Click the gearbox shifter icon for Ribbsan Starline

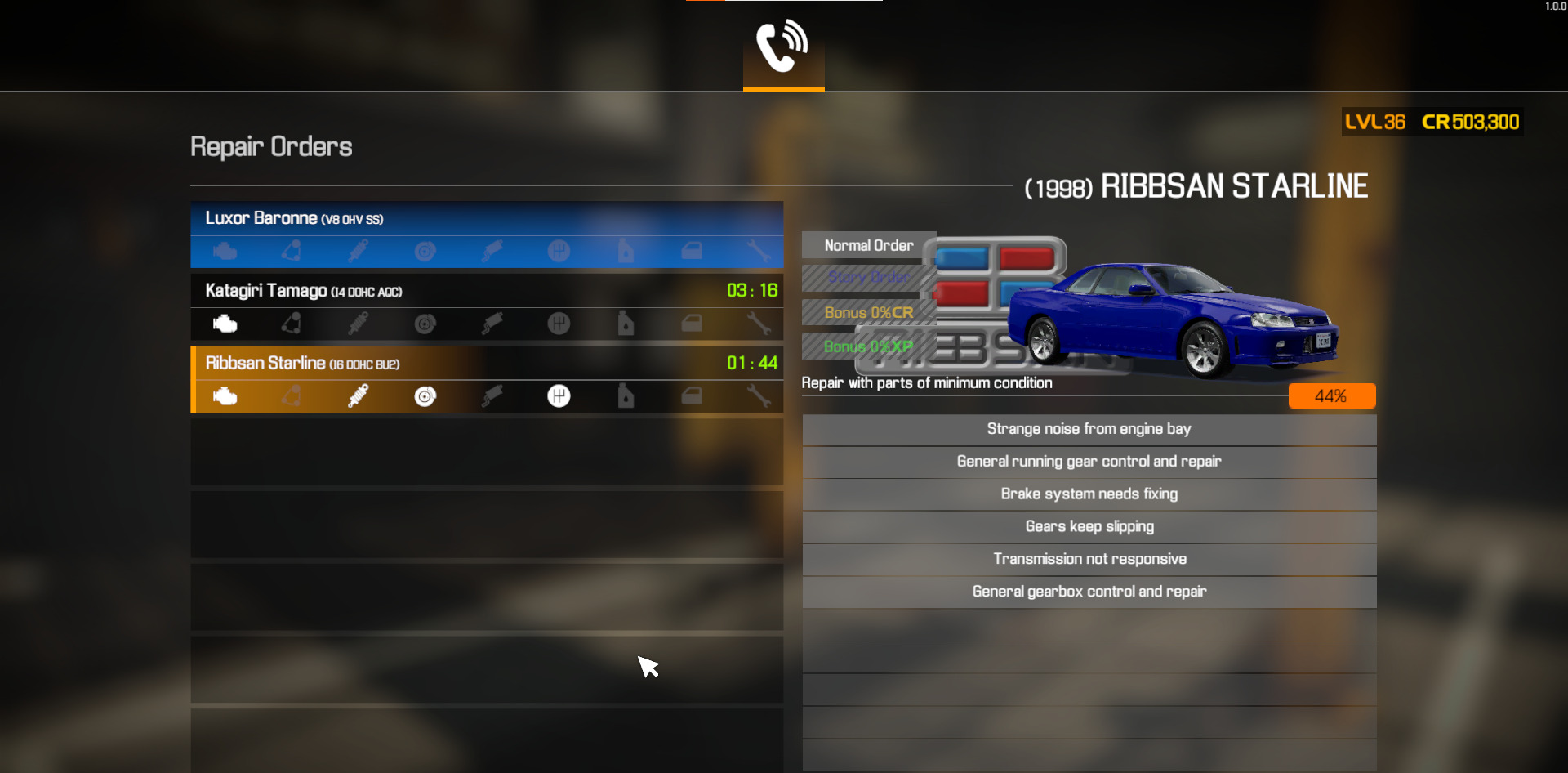pos(559,396)
